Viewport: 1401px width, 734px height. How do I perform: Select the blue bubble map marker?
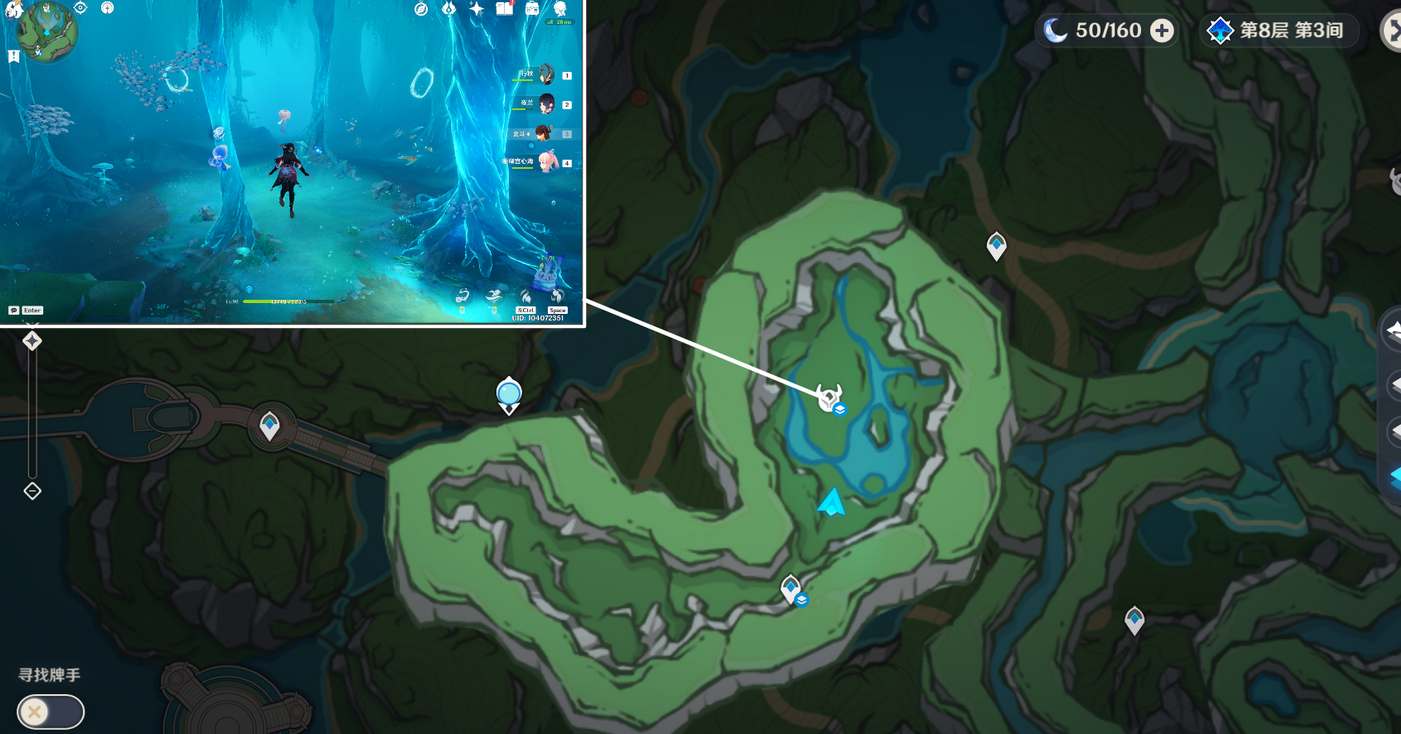[x=509, y=394]
